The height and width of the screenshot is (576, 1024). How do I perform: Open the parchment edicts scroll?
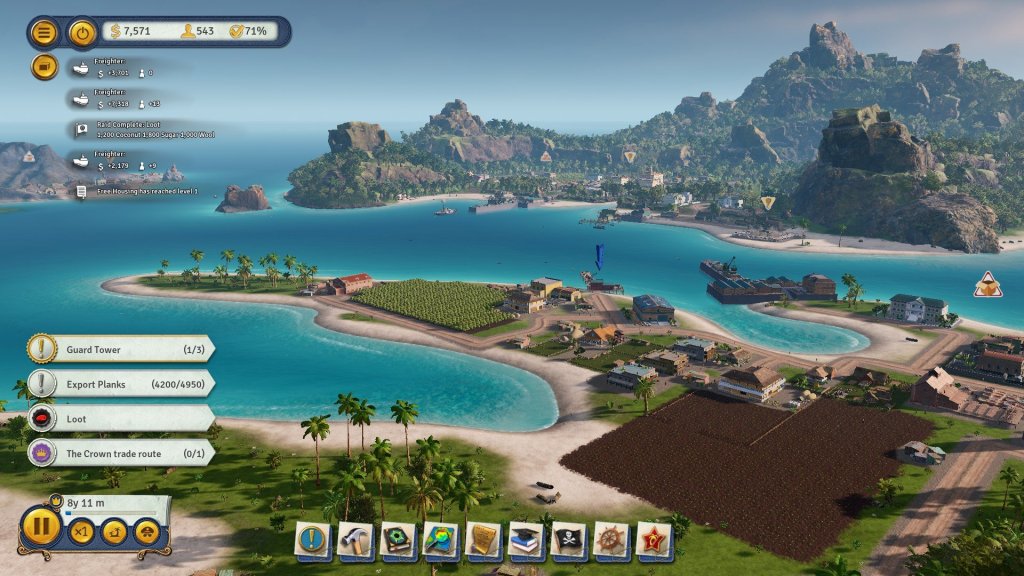(484, 540)
